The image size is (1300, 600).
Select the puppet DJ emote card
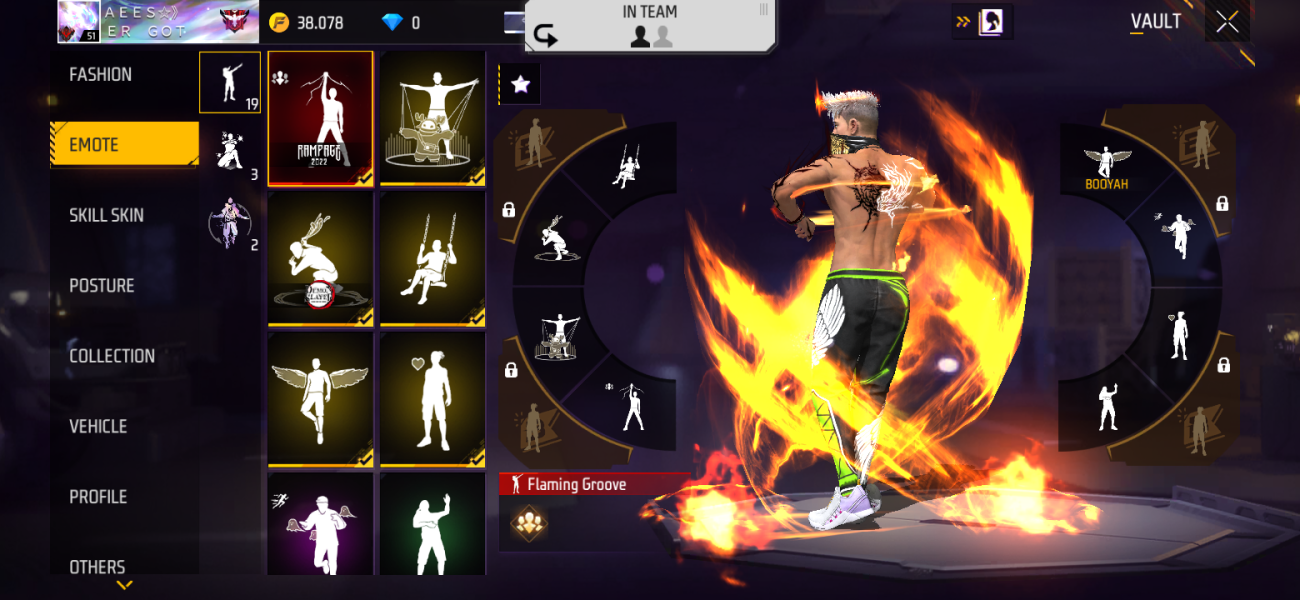(432, 118)
